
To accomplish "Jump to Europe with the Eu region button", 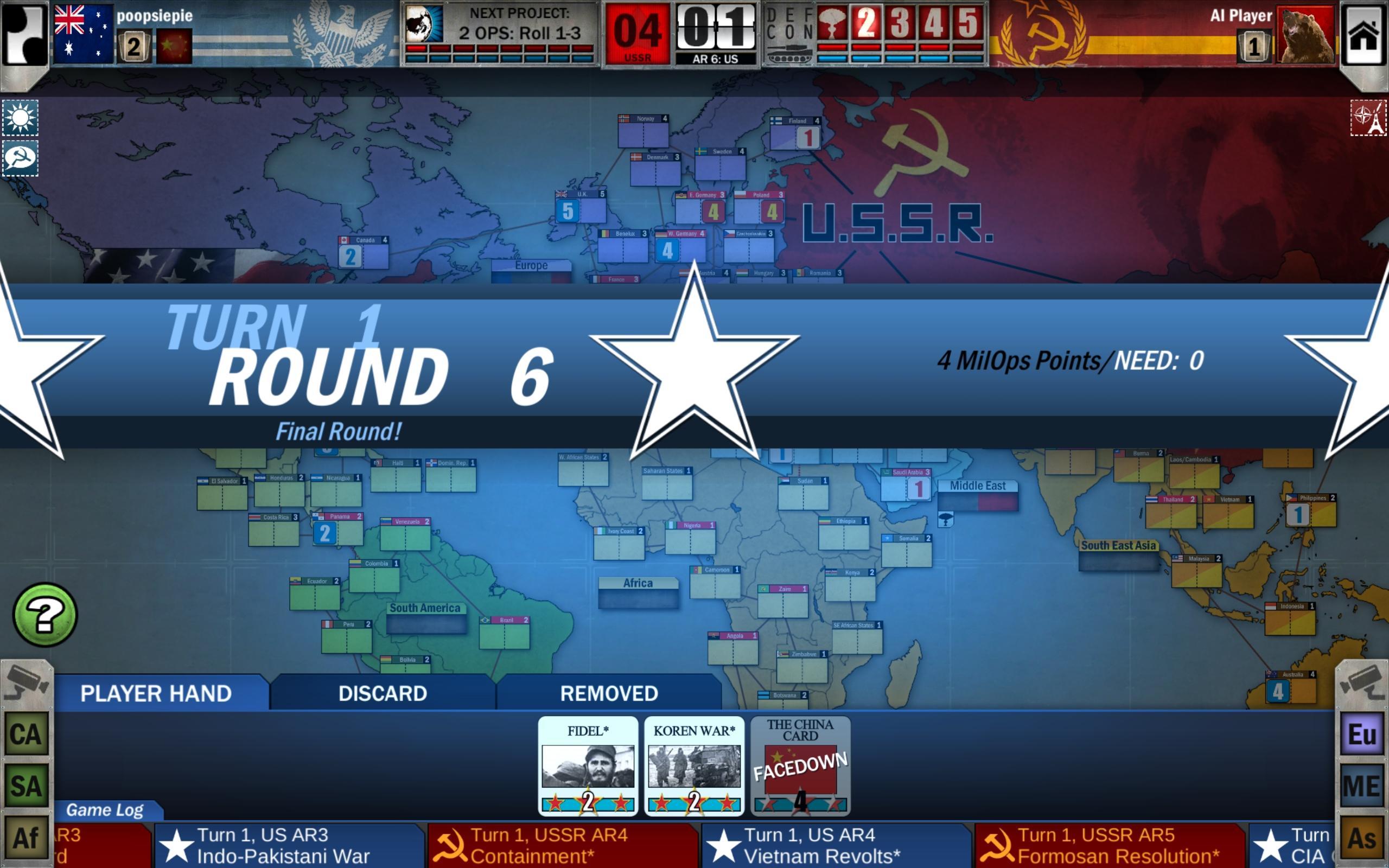I will coord(1363,733).
